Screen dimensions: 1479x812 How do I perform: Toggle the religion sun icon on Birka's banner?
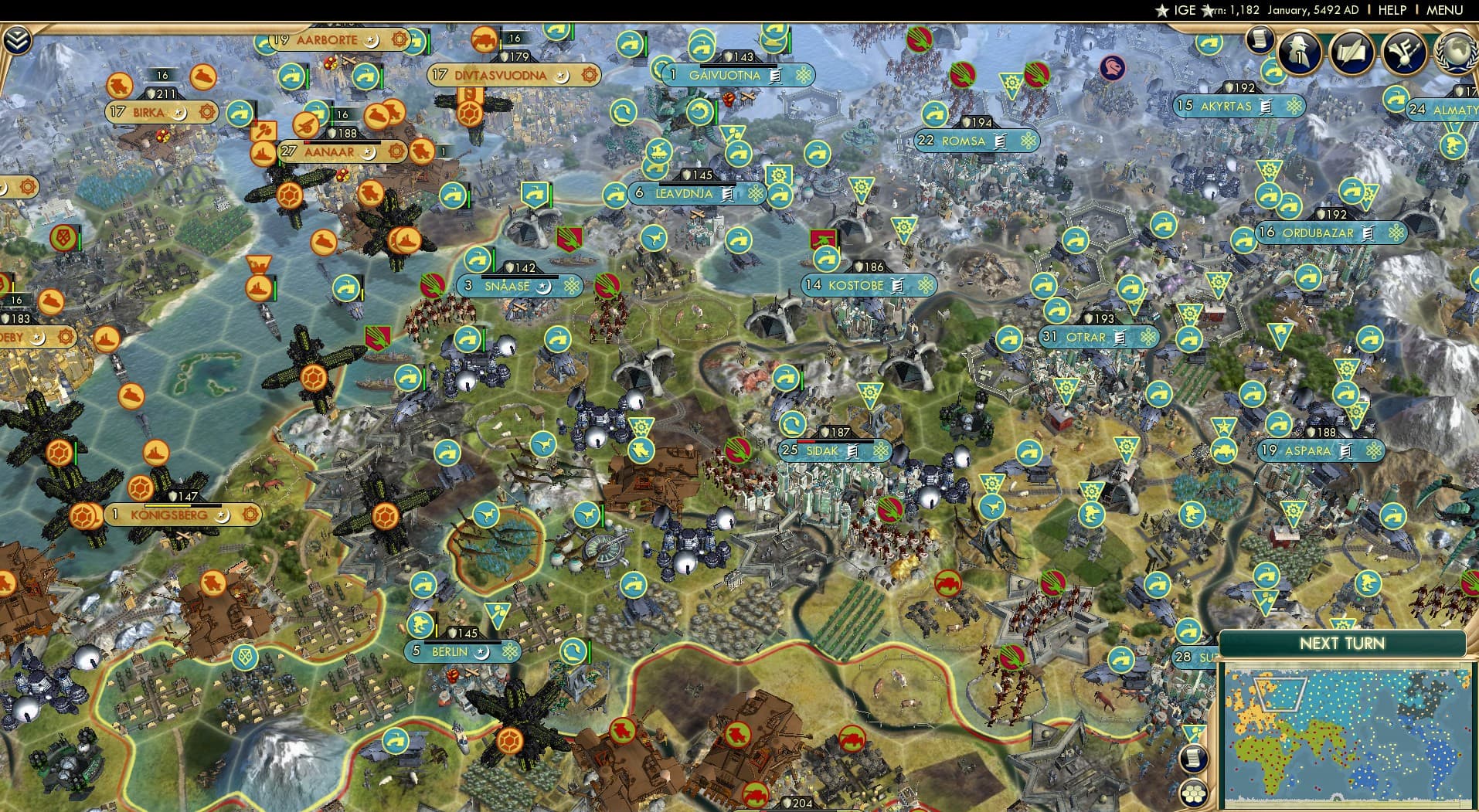(206, 112)
